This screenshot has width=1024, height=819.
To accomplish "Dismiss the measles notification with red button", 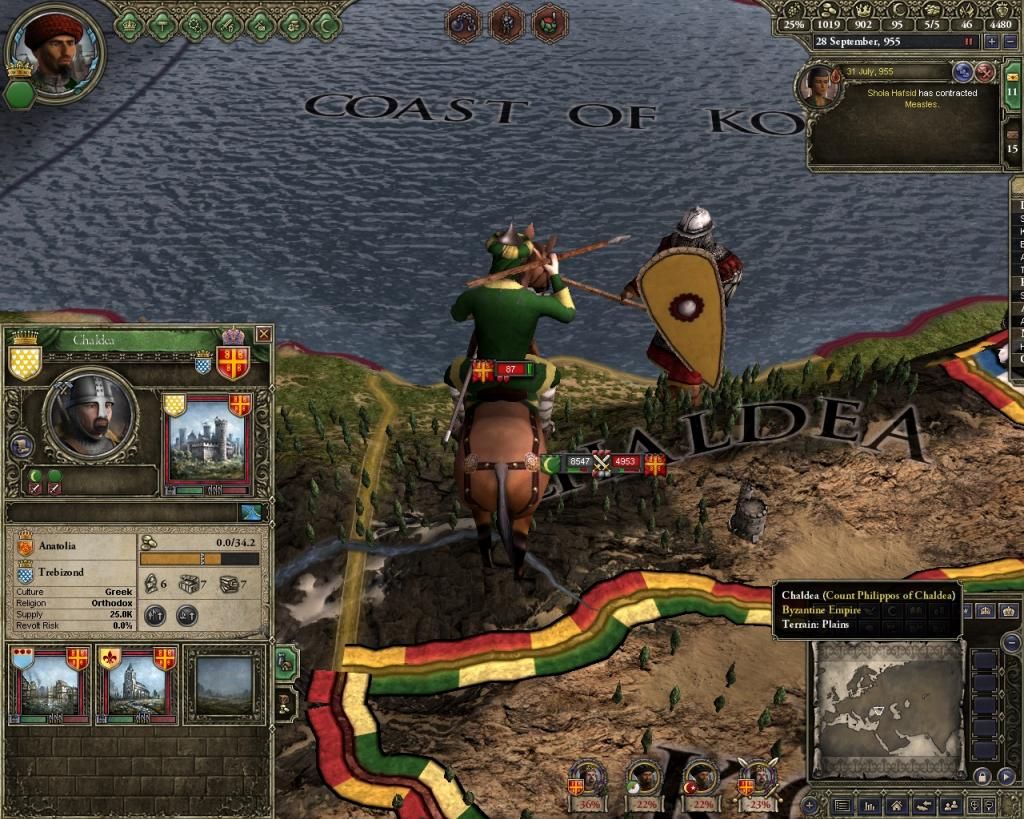I will coord(985,72).
